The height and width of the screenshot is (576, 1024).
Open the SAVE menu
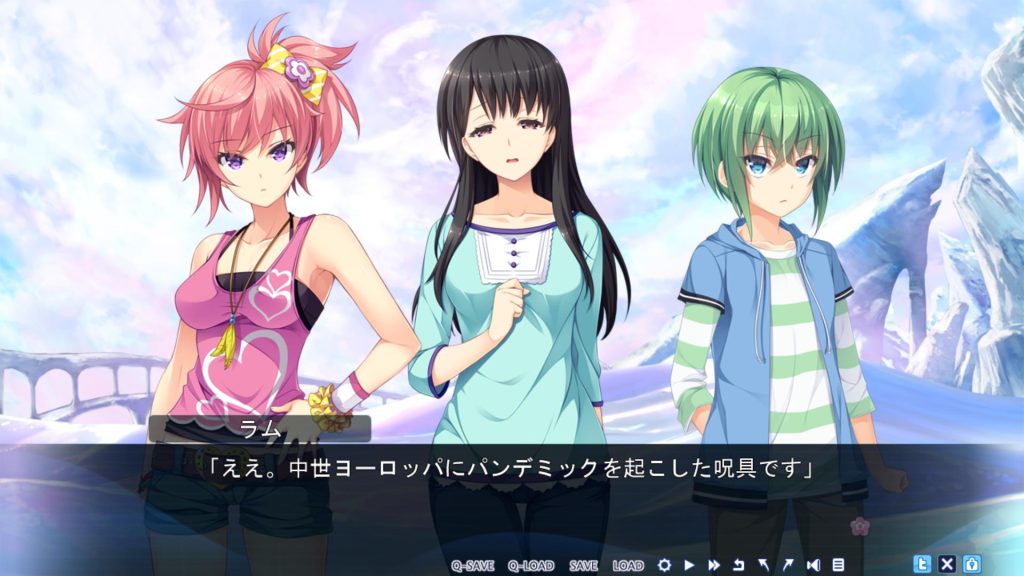[x=583, y=565]
